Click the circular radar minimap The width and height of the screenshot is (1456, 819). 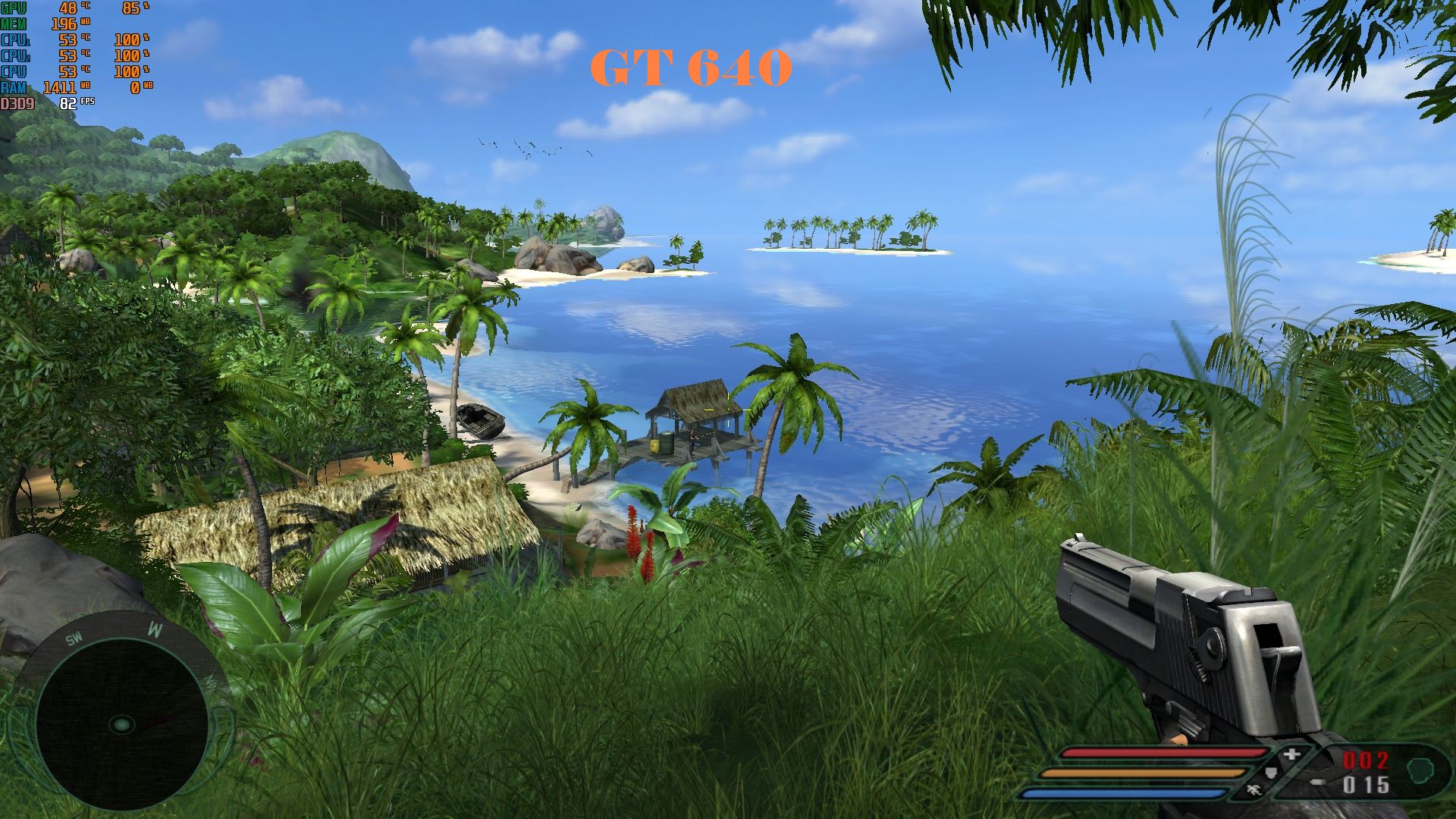[121, 725]
